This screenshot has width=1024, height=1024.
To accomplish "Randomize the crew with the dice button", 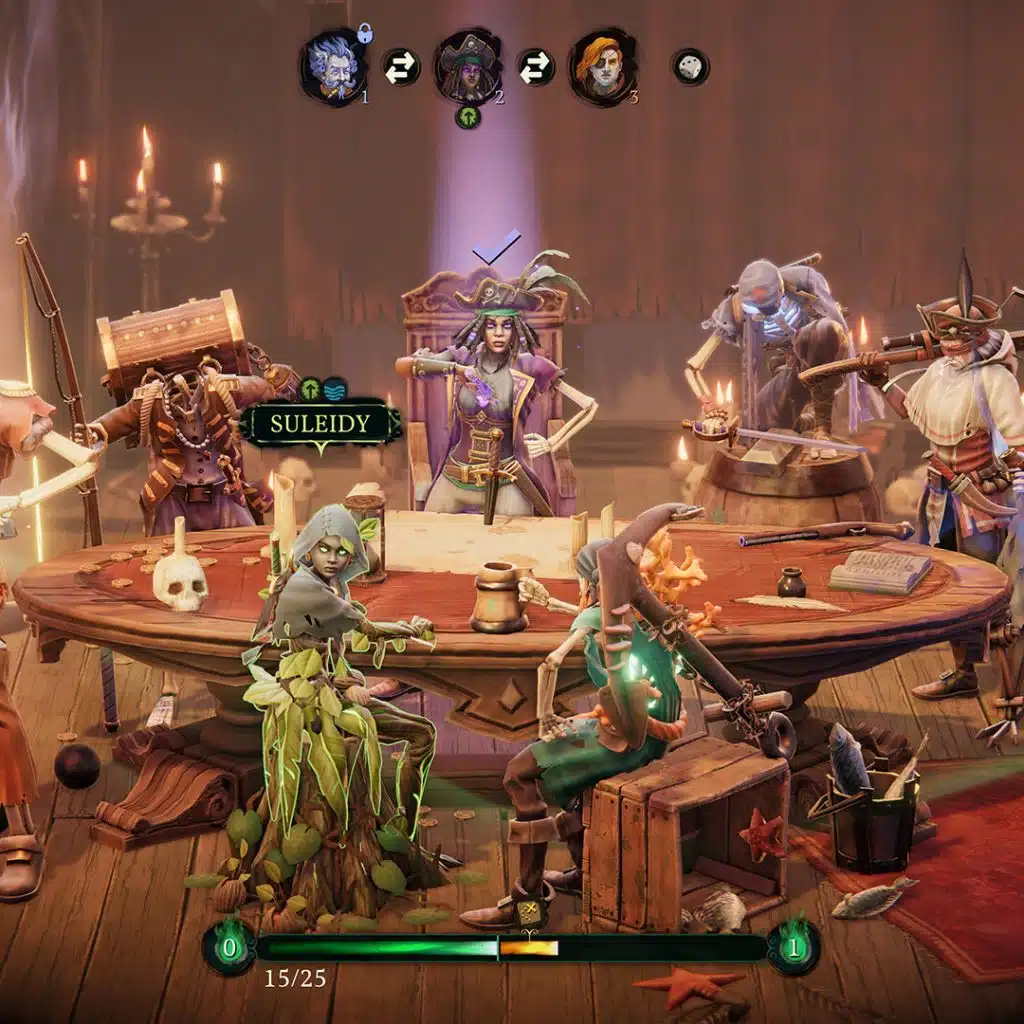I will (690, 67).
